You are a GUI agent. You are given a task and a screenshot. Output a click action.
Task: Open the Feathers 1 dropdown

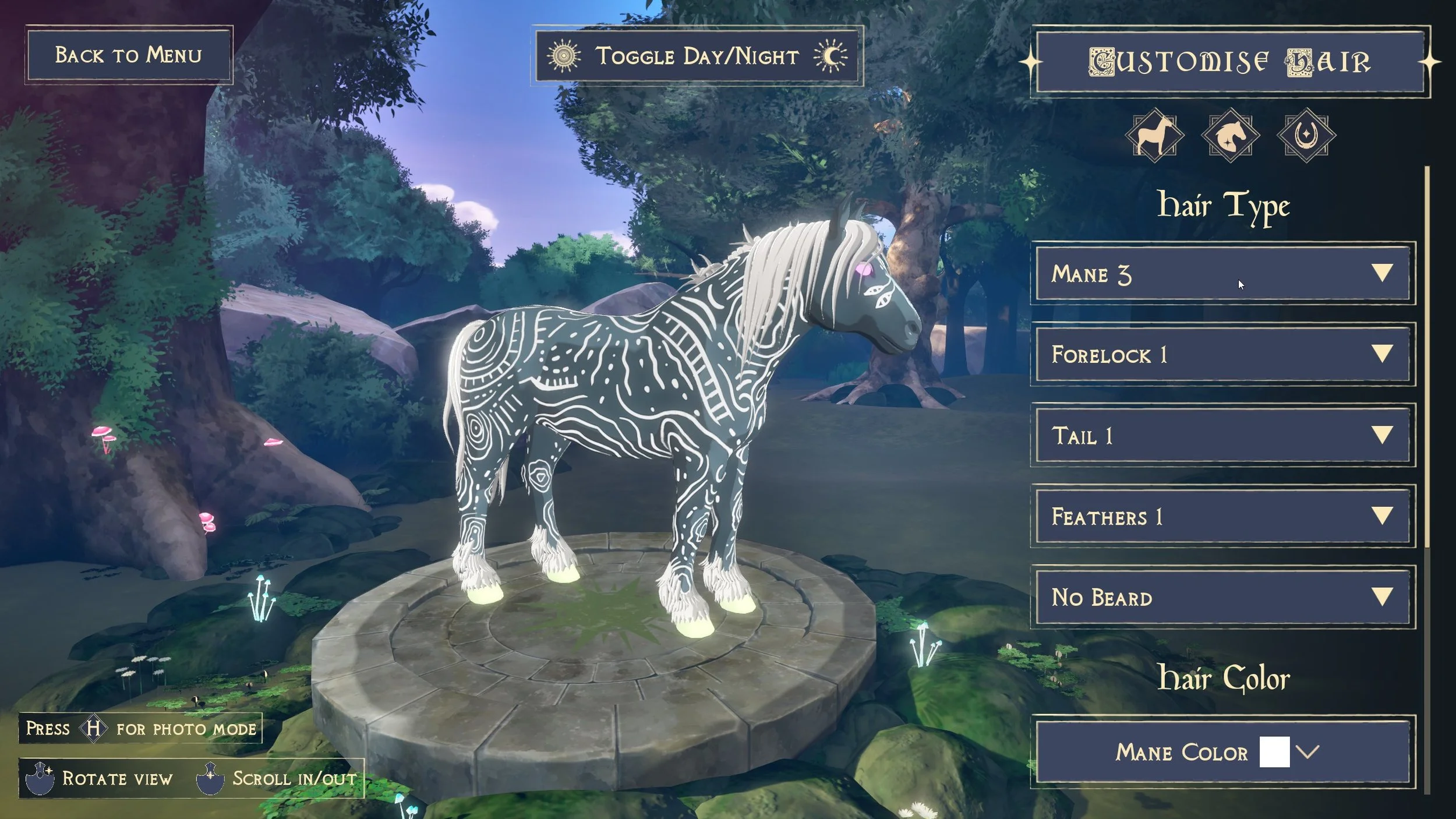pyautogui.click(x=1222, y=516)
